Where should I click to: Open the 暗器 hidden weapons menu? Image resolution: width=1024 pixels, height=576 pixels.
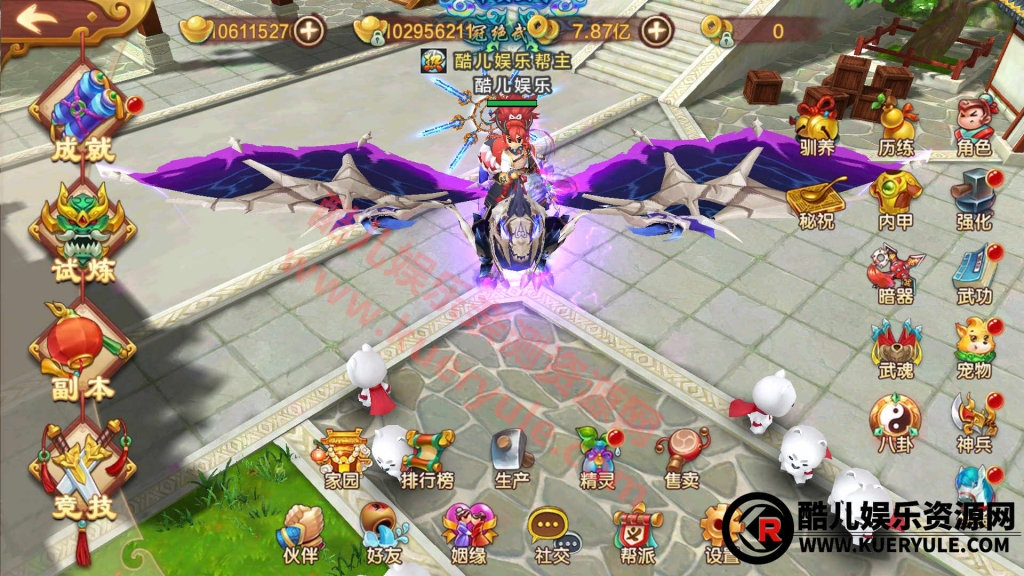point(895,272)
